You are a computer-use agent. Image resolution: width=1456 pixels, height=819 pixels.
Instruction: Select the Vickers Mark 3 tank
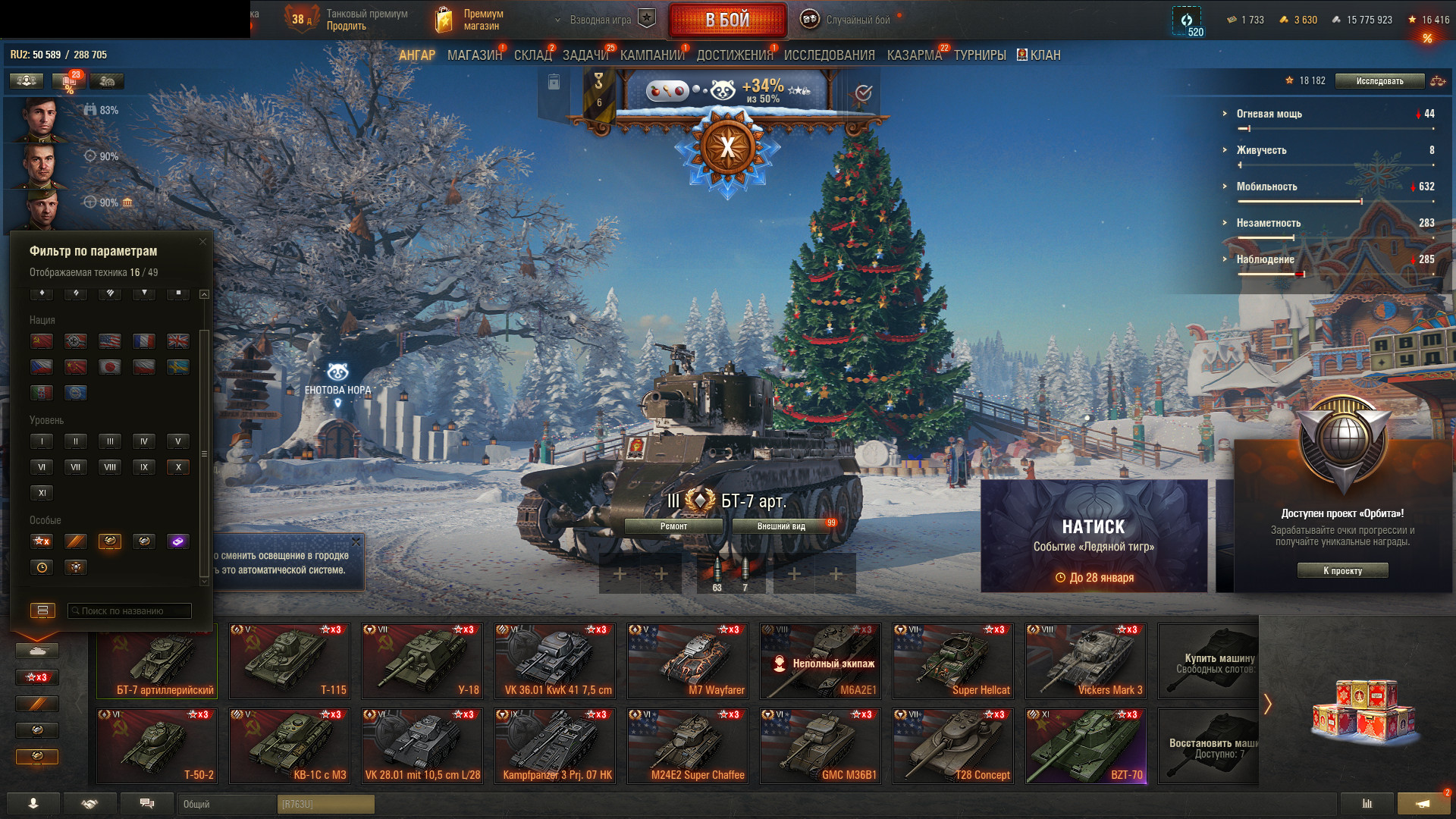1086,661
